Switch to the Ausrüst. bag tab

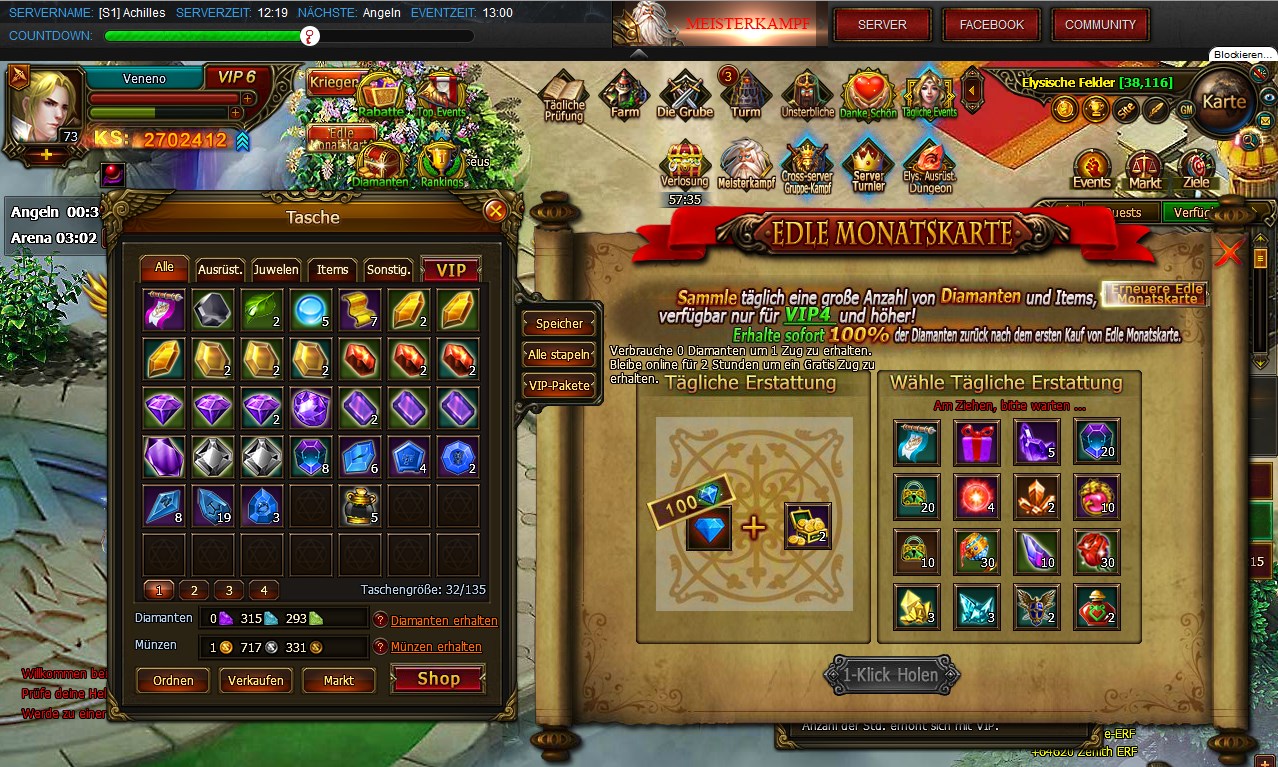220,270
